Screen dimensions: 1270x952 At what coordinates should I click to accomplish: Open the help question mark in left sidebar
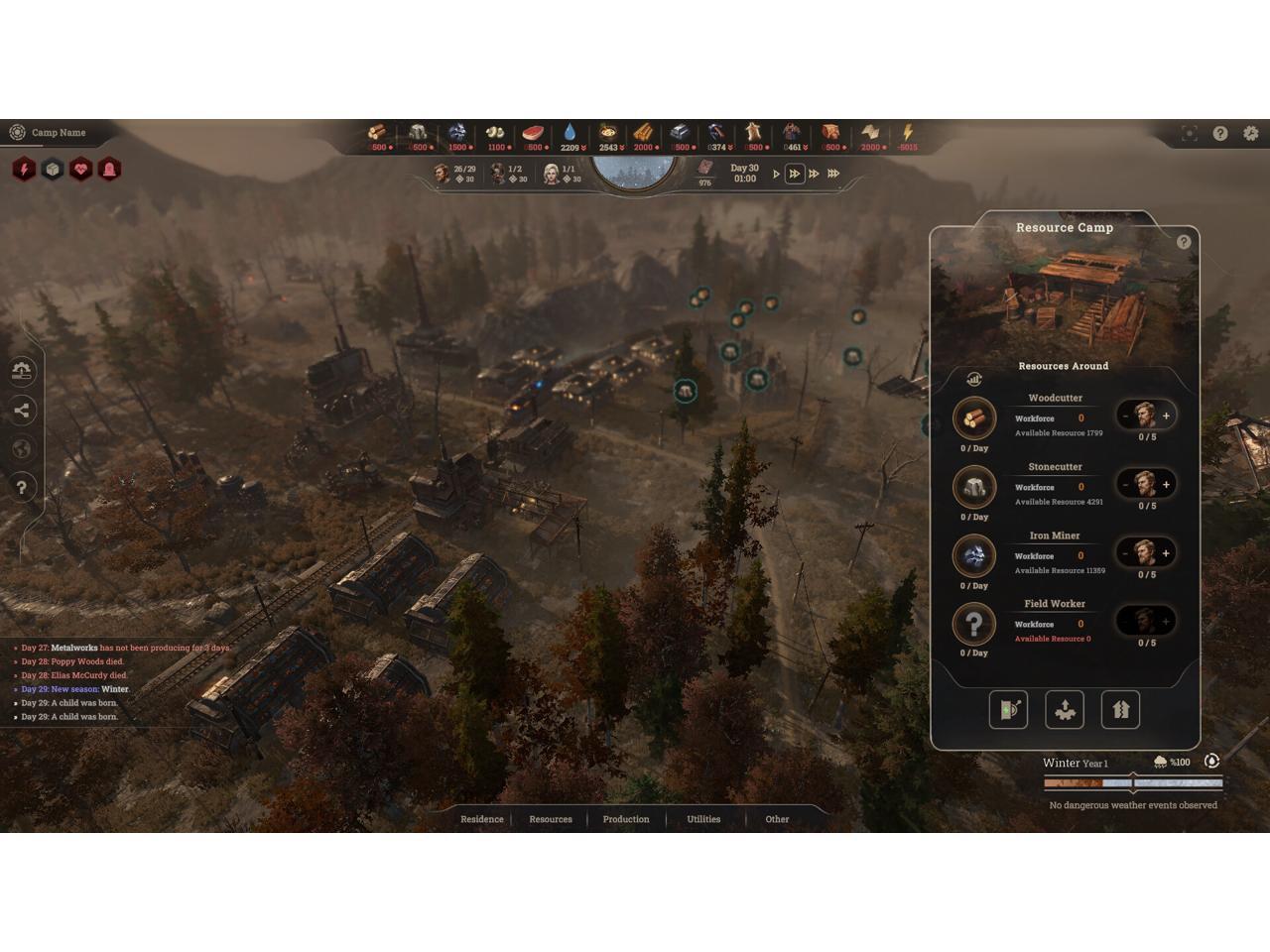[23, 487]
